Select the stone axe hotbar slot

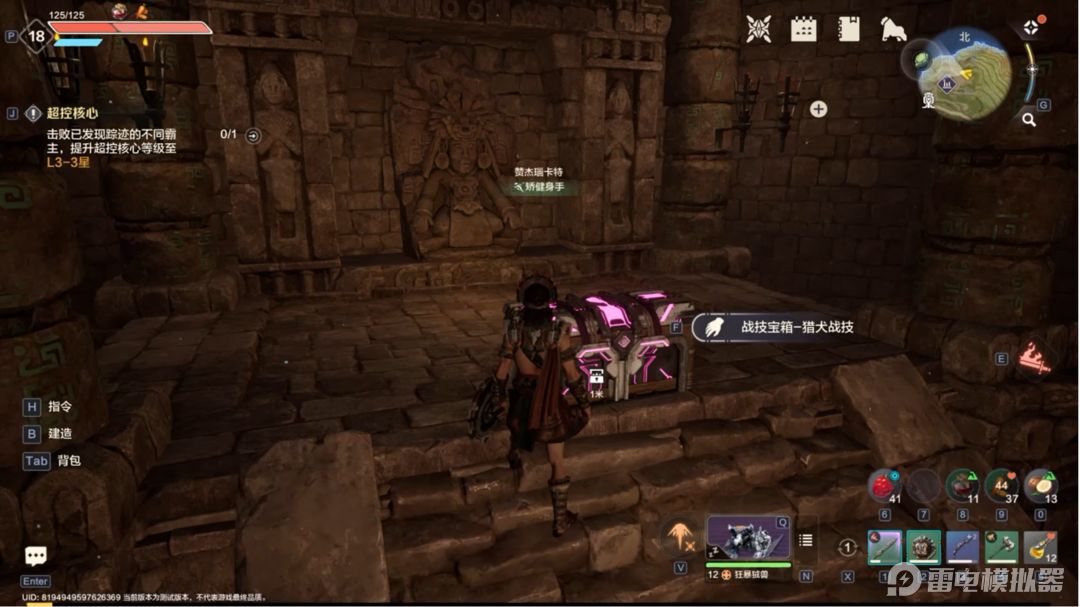tap(1001, 547)
